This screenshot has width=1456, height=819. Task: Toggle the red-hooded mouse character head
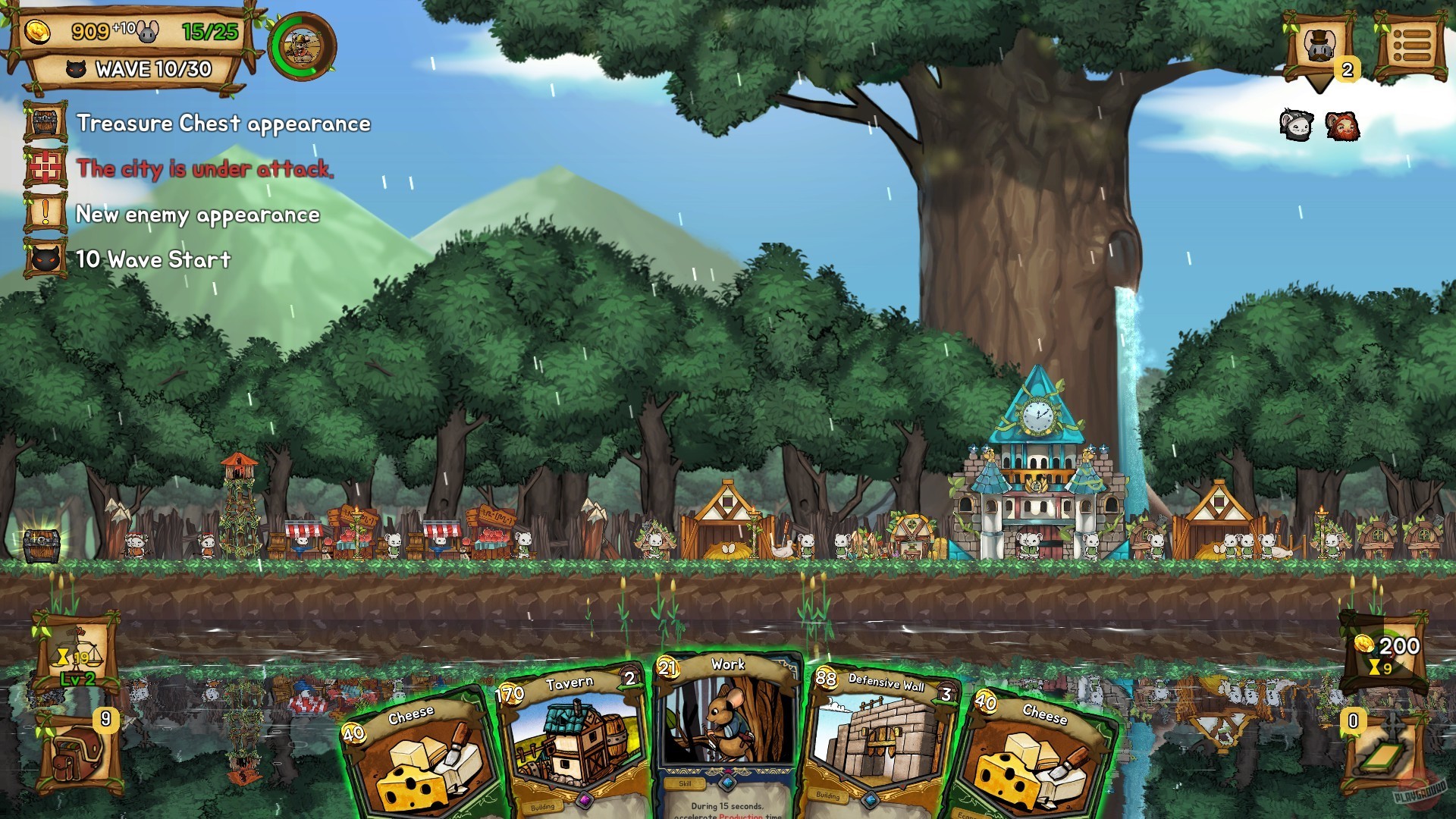tap(1341, 125)
